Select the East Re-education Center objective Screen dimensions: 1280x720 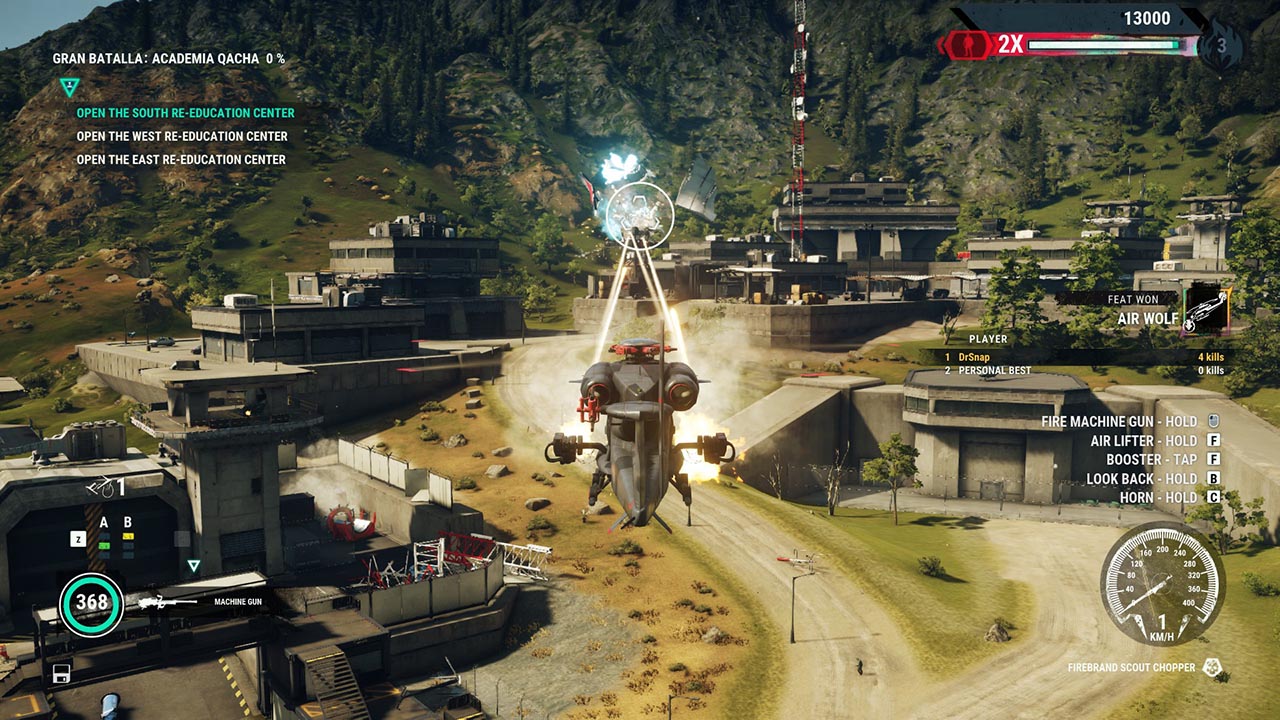[181, 159]
